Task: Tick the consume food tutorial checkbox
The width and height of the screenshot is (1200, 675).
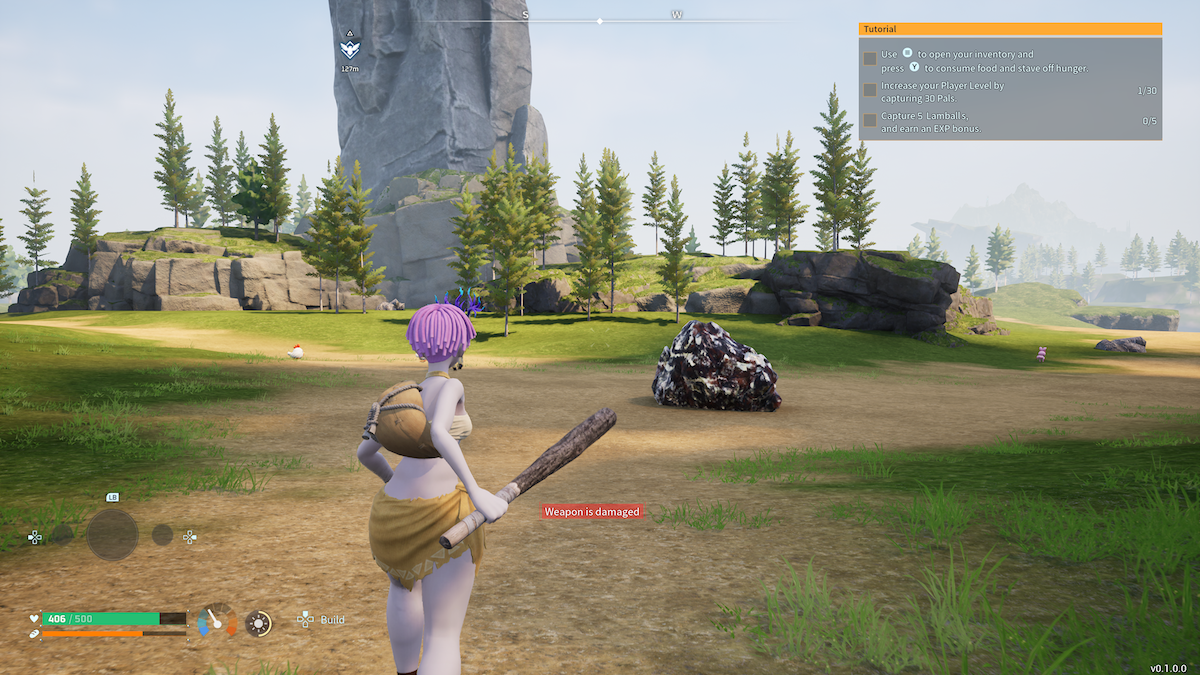Action: pos(870,59)
